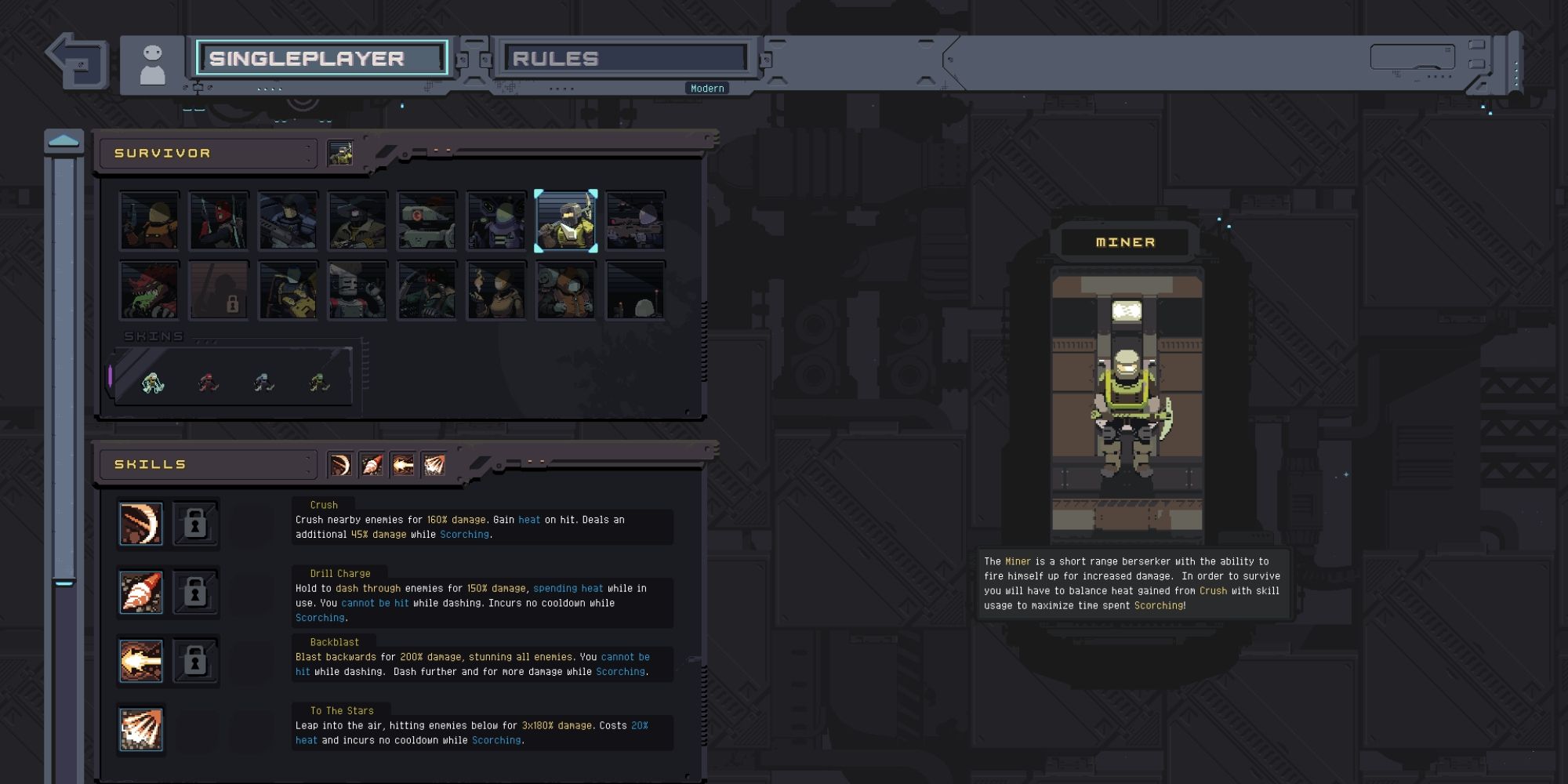Select the Crush skill icon
The height and width of the screenshot is (784, 1568).
[x=140, y=524]
